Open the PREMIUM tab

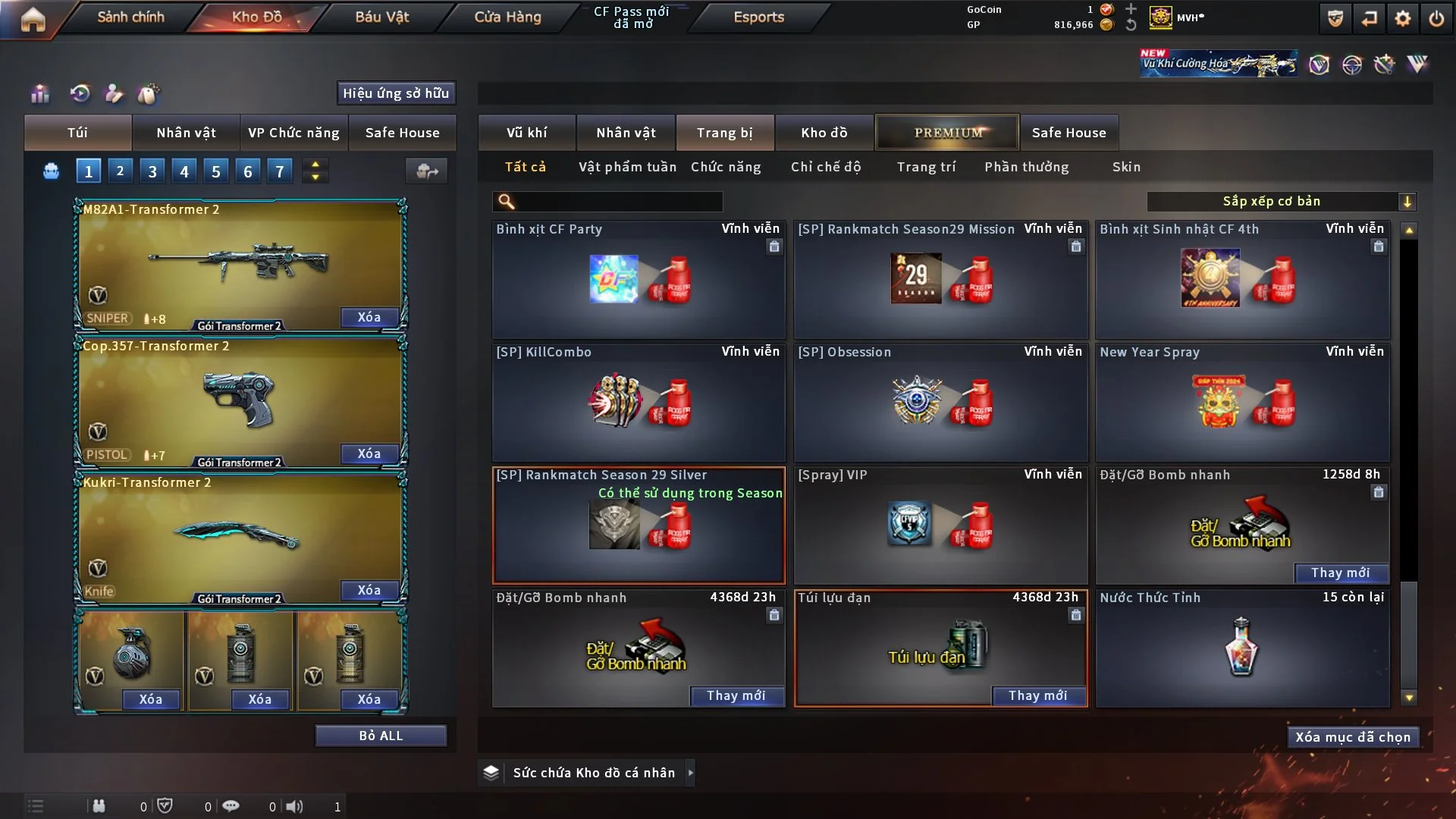pos(947,133)
